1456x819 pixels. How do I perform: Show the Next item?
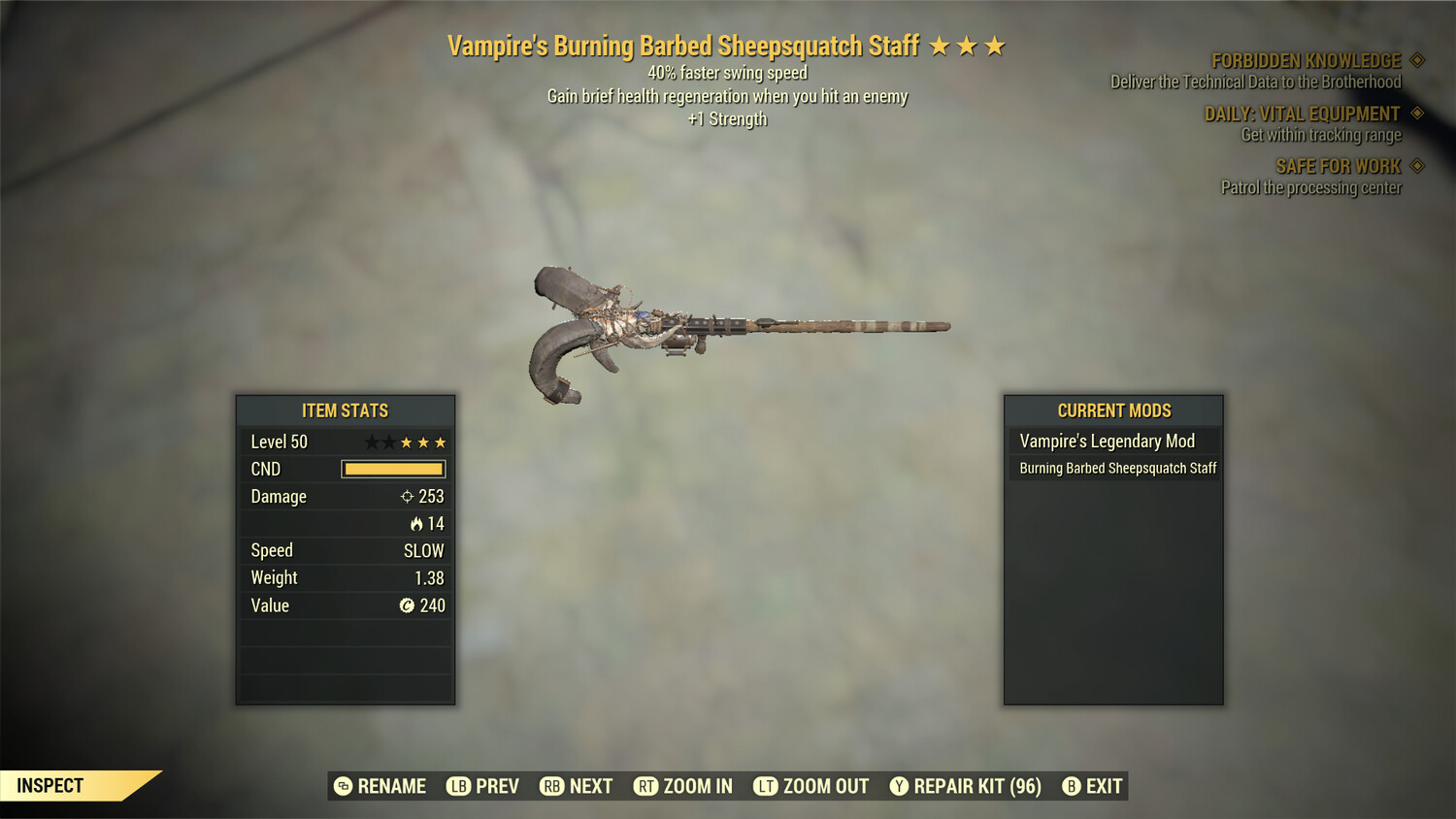pyautogui.click(x=577, y=786)
